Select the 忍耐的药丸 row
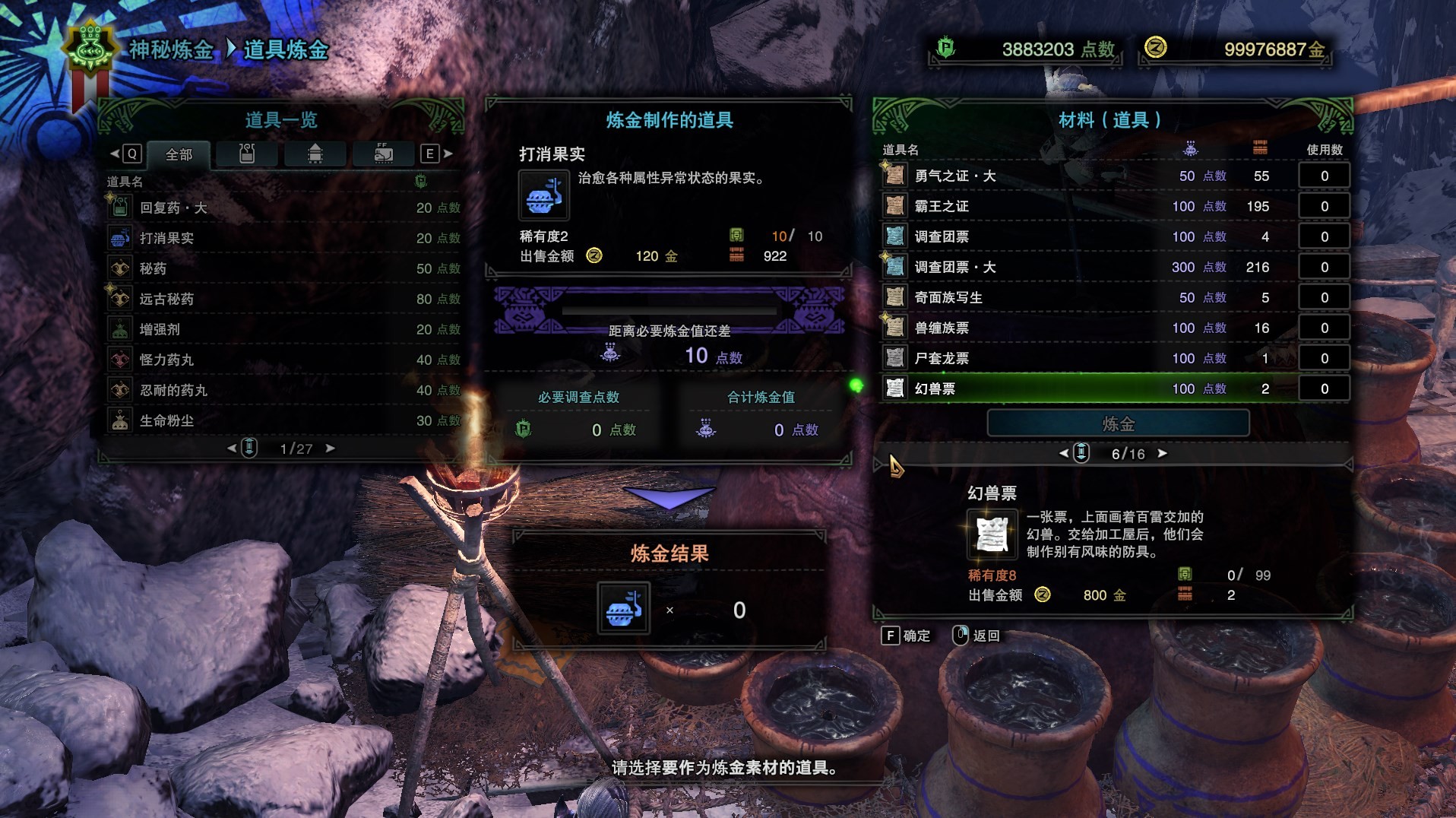The width and height of the screenshot is (1456, 818). click(x=283, y=390)
